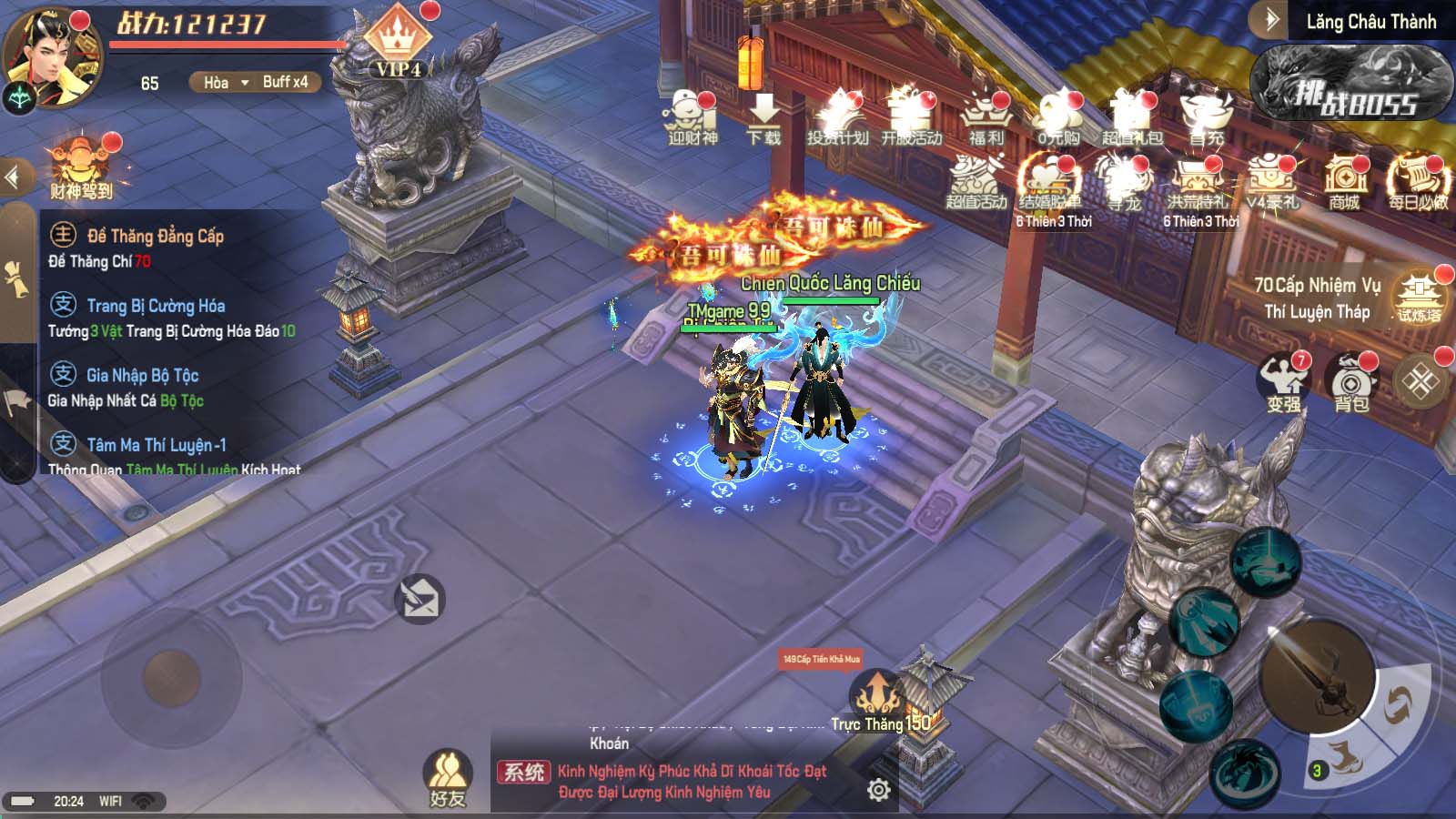The width and height of the screenshot is (1456, 819).
Task: Open the 挑战BOSS challenge button
Action: click(x=1352, y=85)
